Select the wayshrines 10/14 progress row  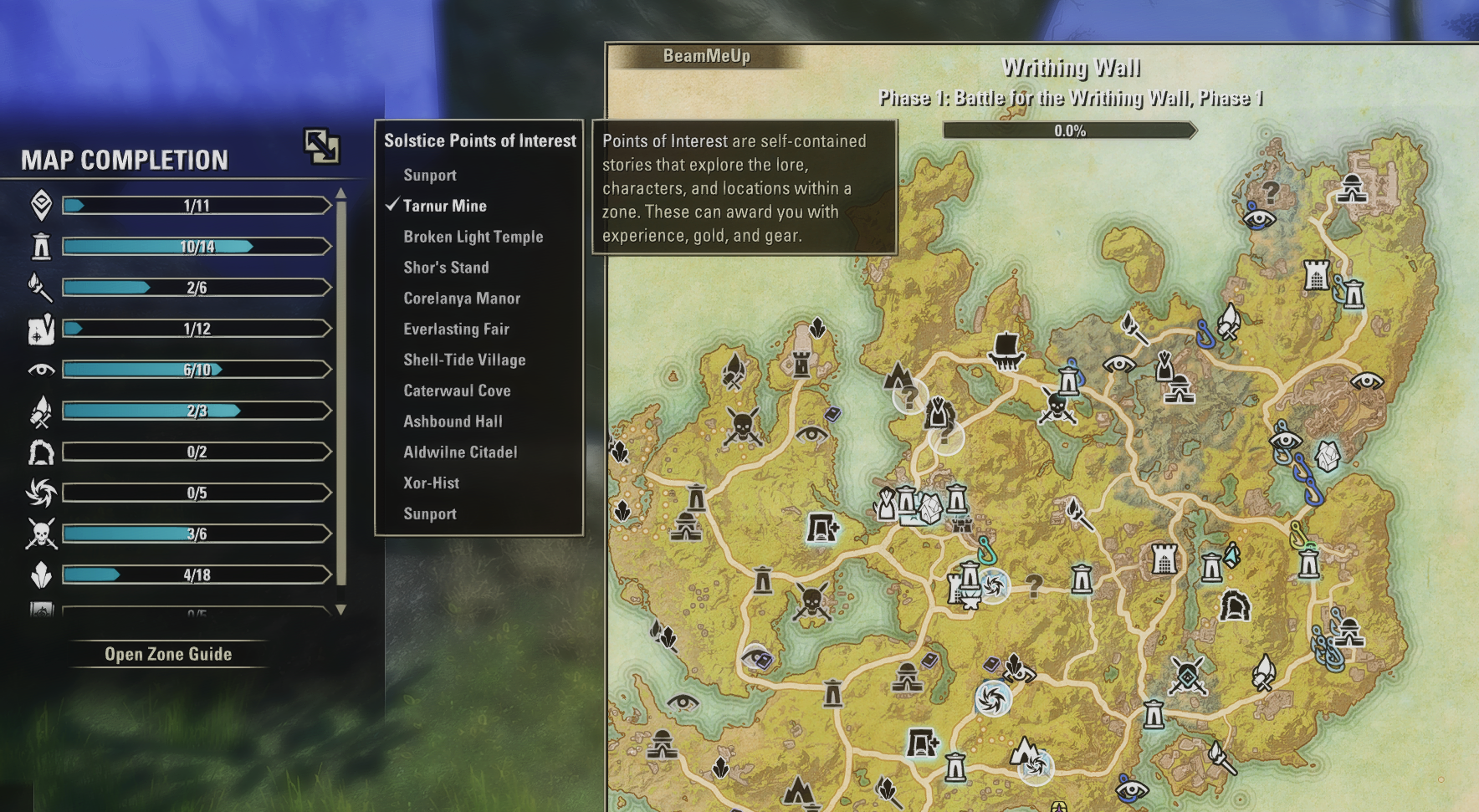click(x=197, y=247)
